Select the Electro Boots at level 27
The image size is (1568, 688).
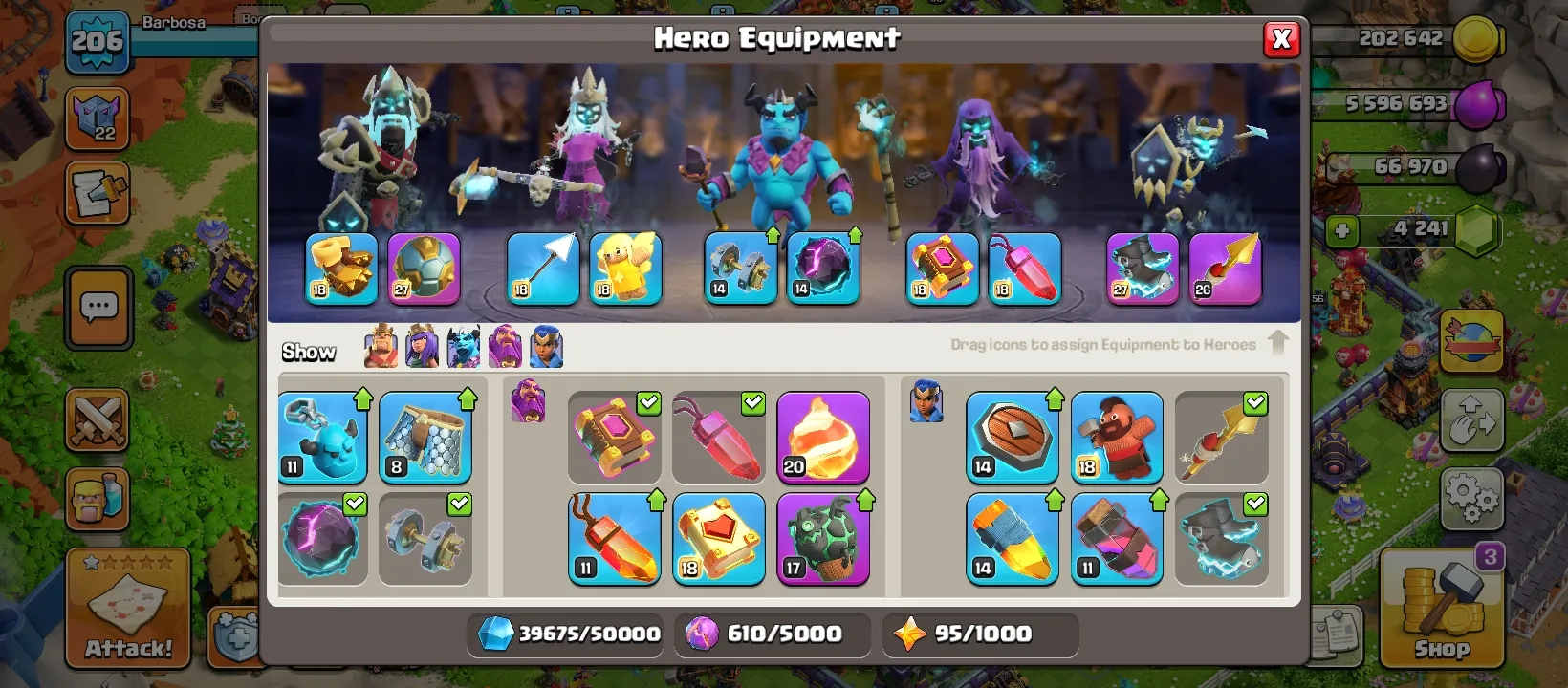click(1142, 269)
